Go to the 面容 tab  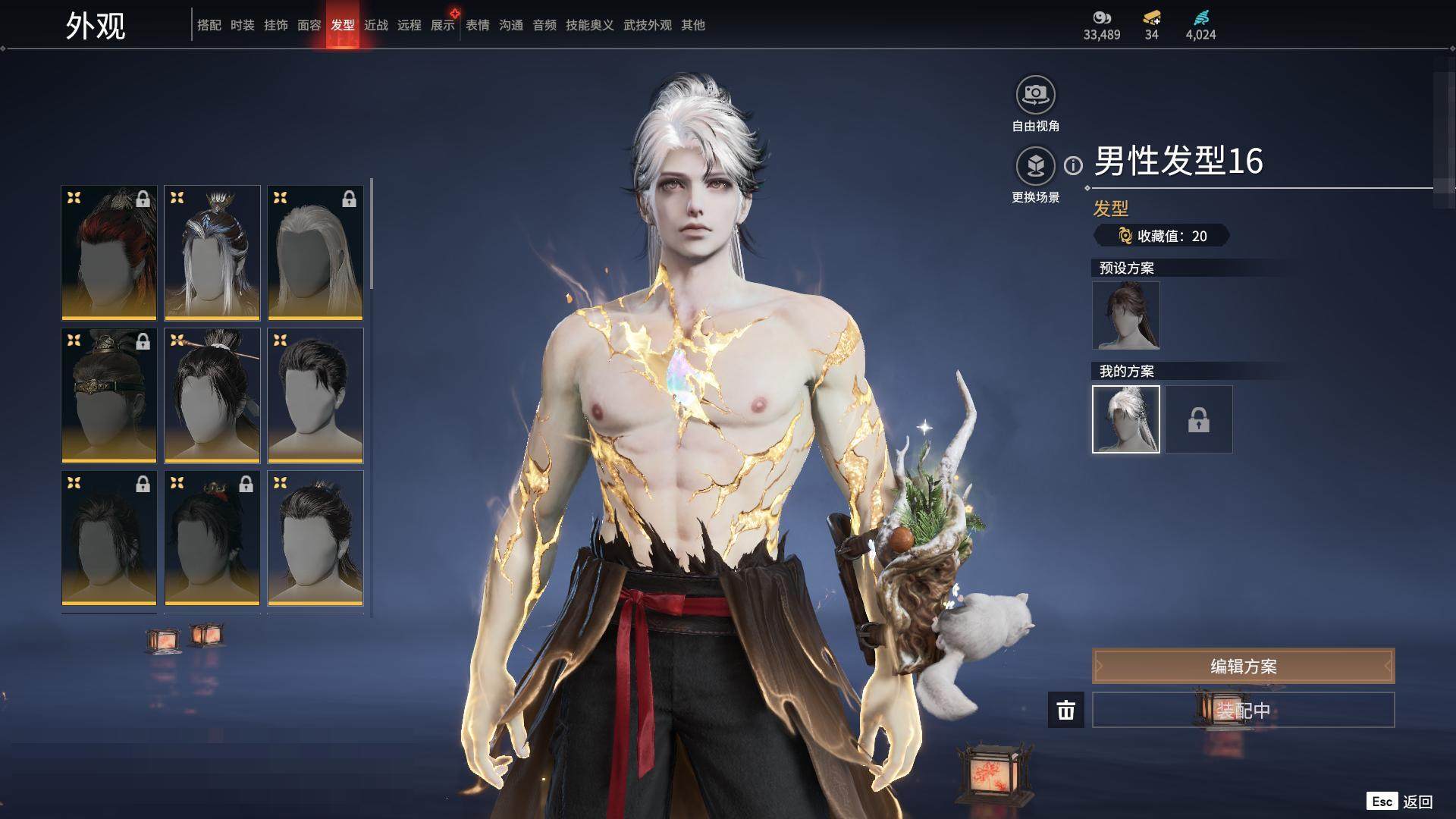tap(309, 25)
